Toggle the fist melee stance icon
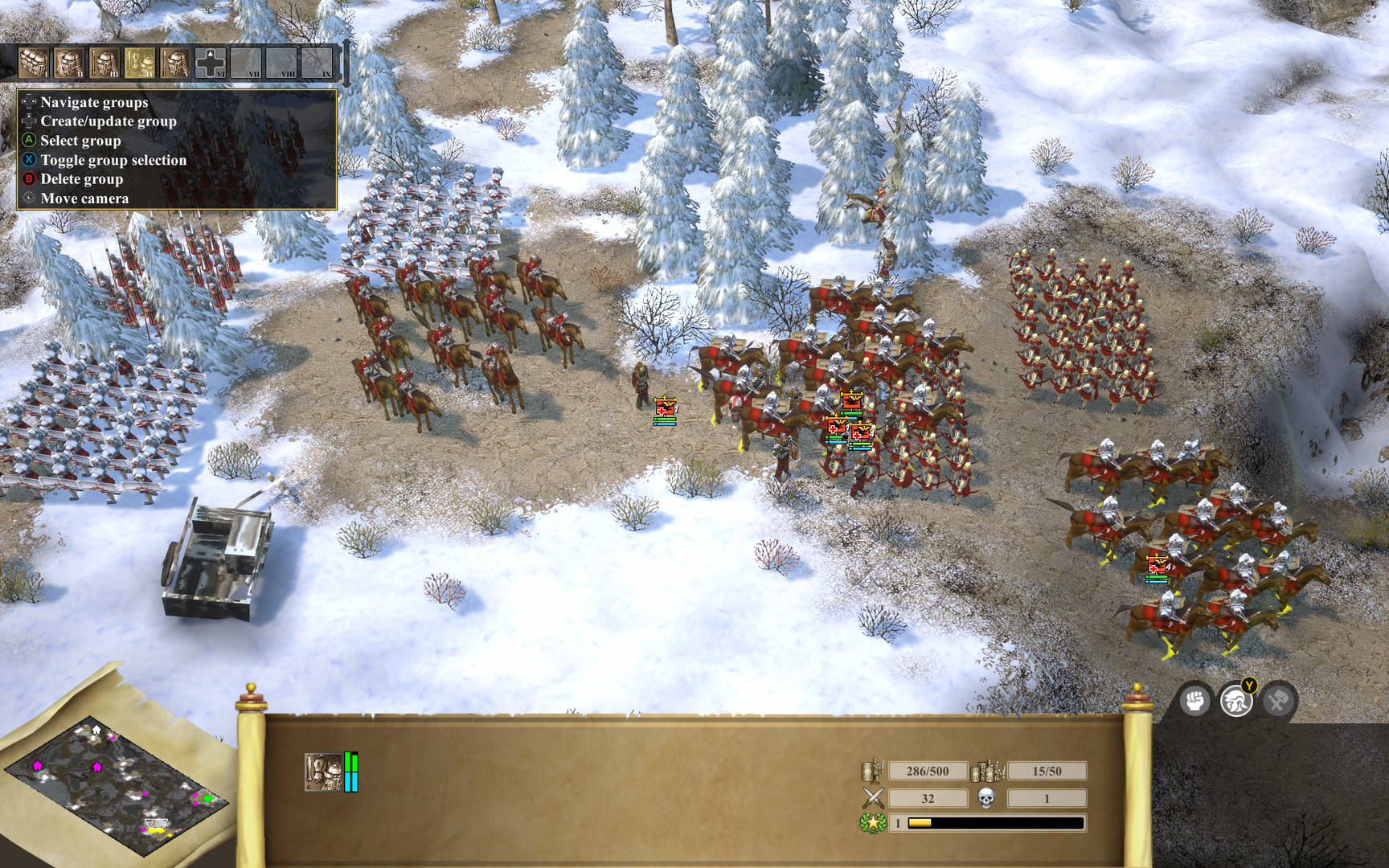The height and width of the screenshot is (868, 1389). coord(1196,700)
